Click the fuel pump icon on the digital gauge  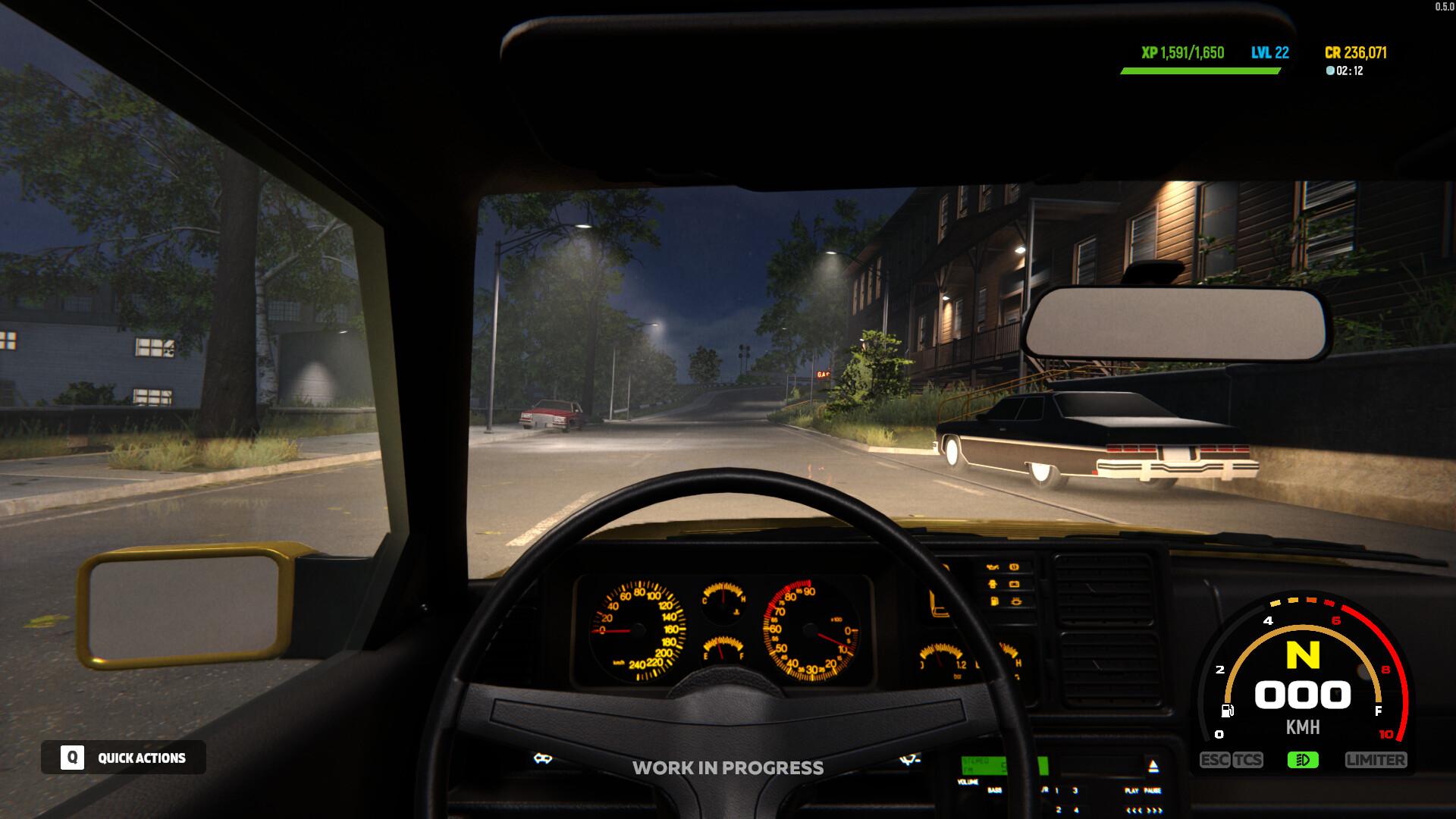click(x=1227, y=710)
